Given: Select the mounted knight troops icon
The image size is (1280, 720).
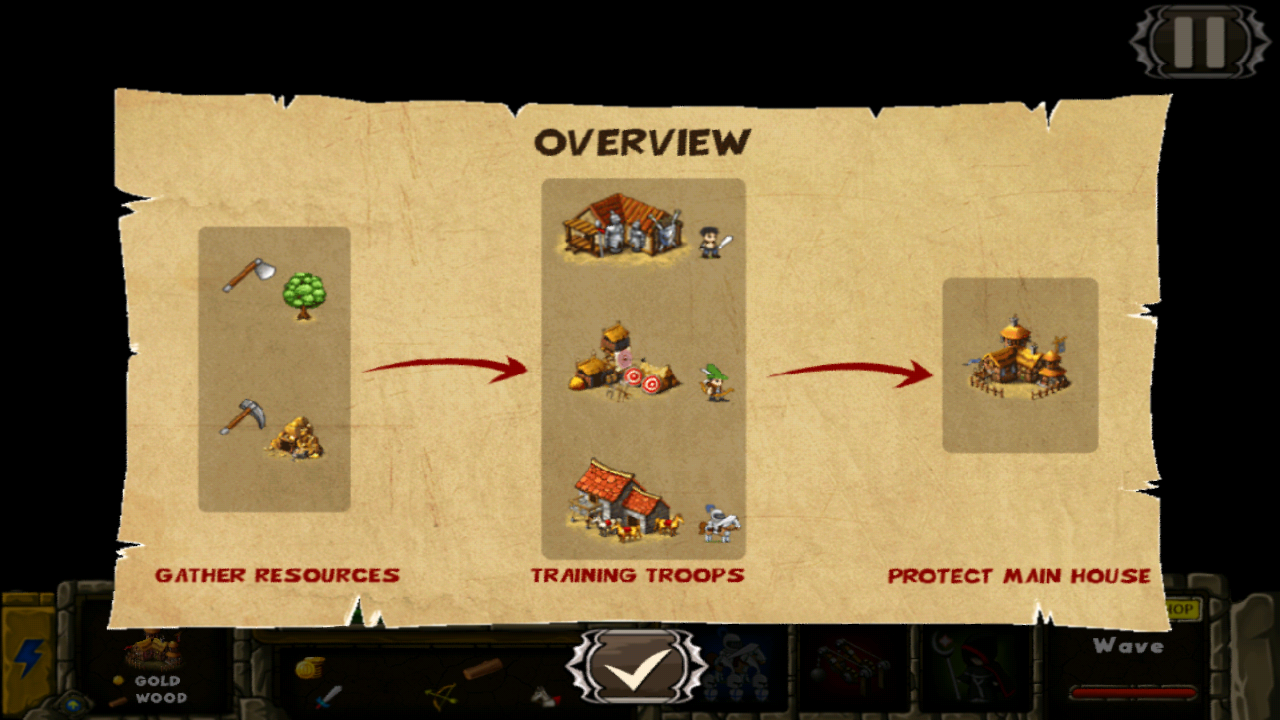Looking at the screenshot, I should point(737,665).
